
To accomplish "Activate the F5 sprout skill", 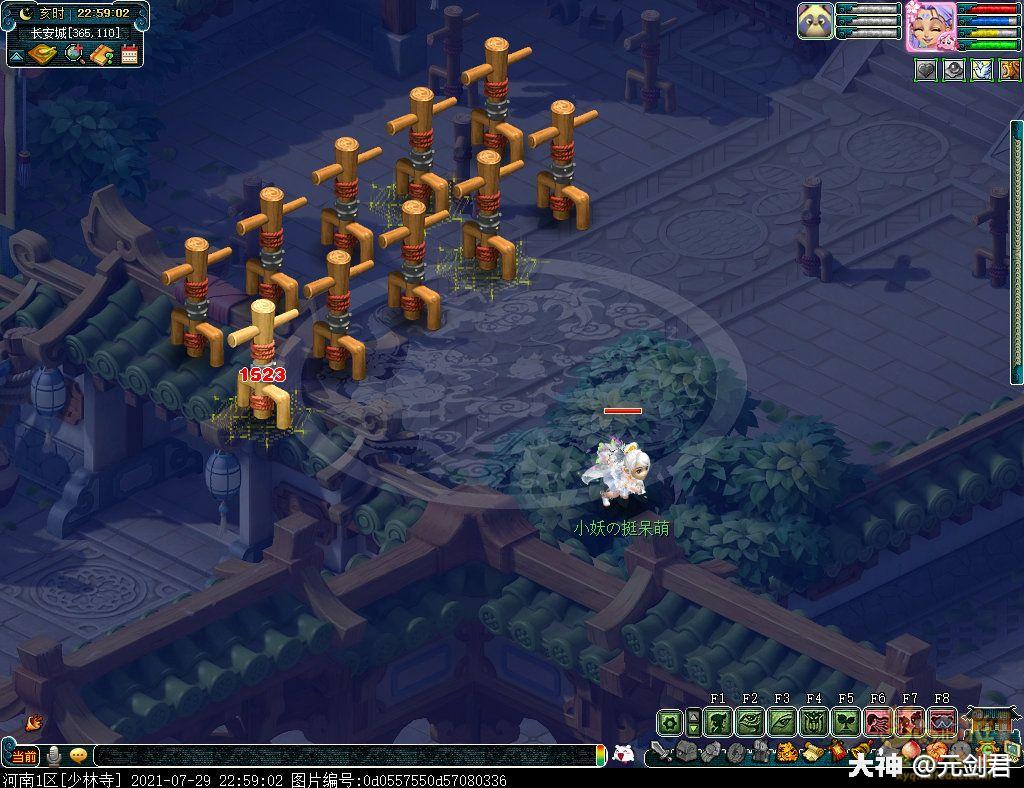I will 846,721.
